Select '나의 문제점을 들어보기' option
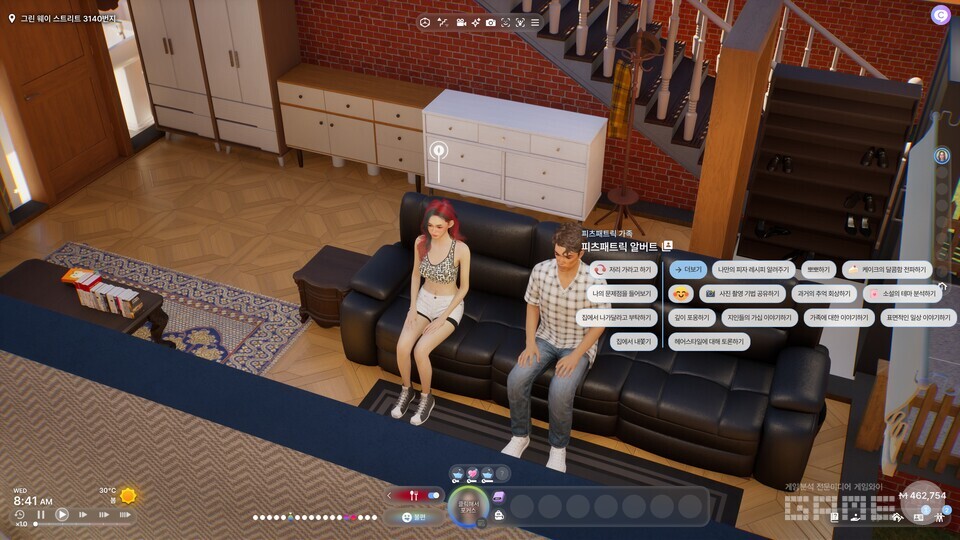 [x=621, y=294]
